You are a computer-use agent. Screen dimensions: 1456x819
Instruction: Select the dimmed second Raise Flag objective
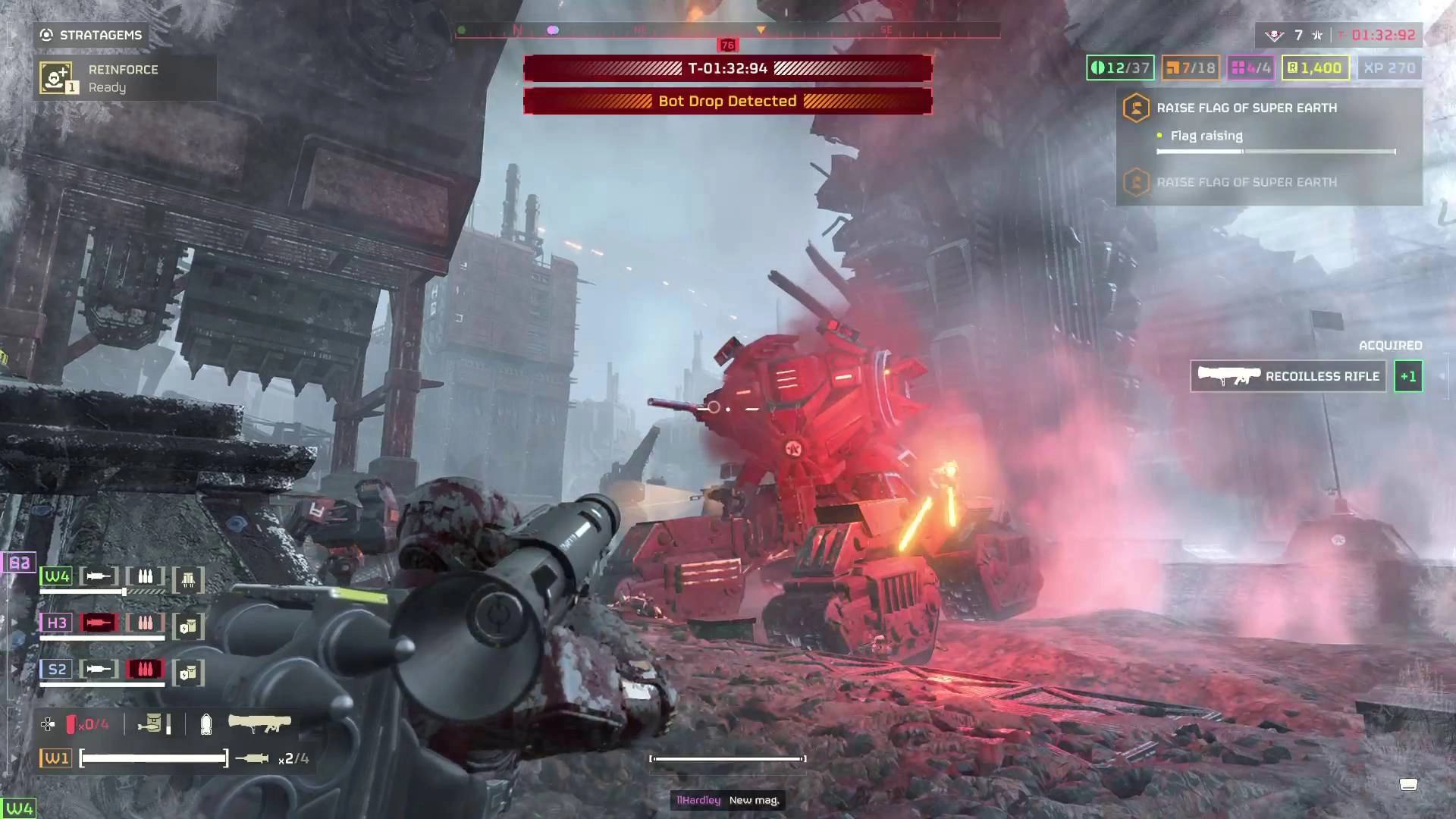tap(1246, 182)
